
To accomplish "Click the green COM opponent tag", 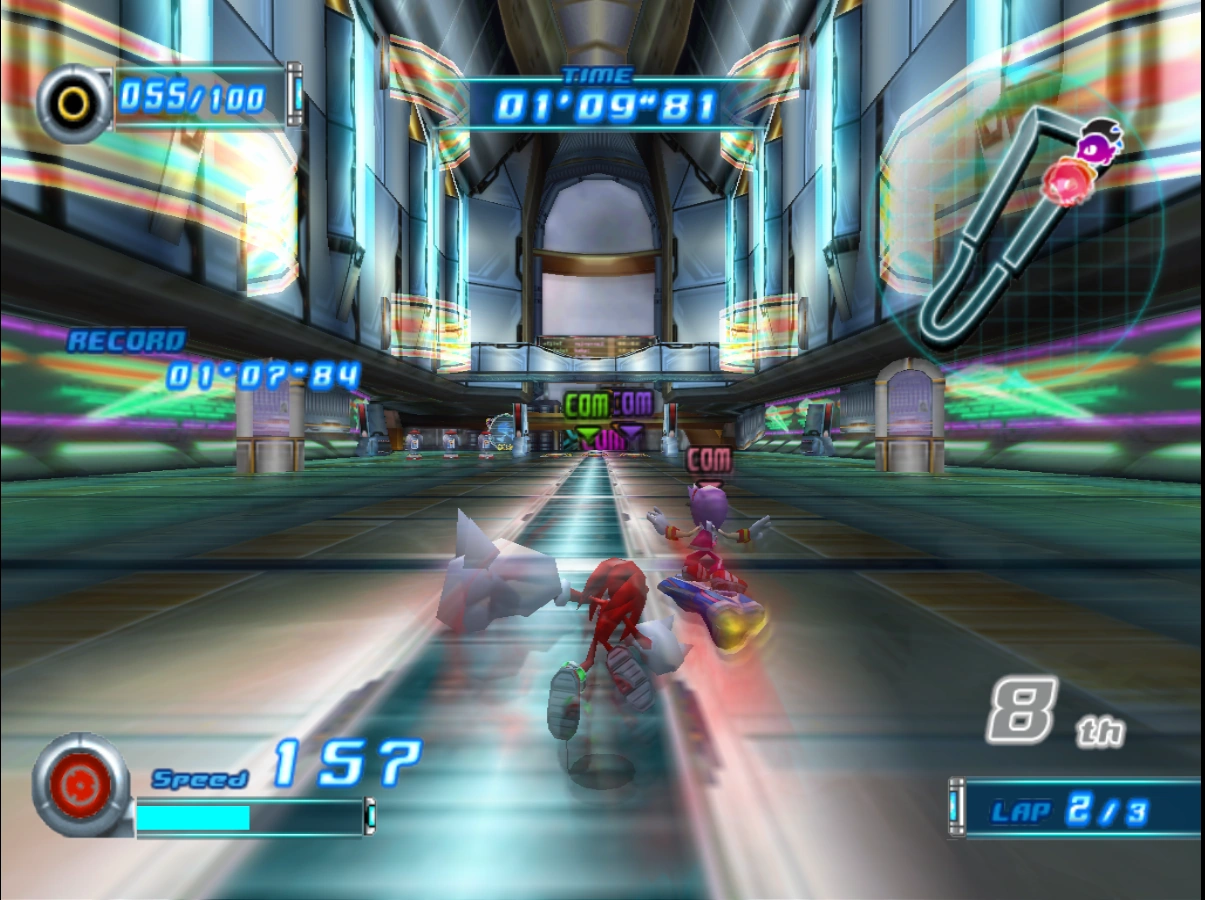I will coord(585,405).
